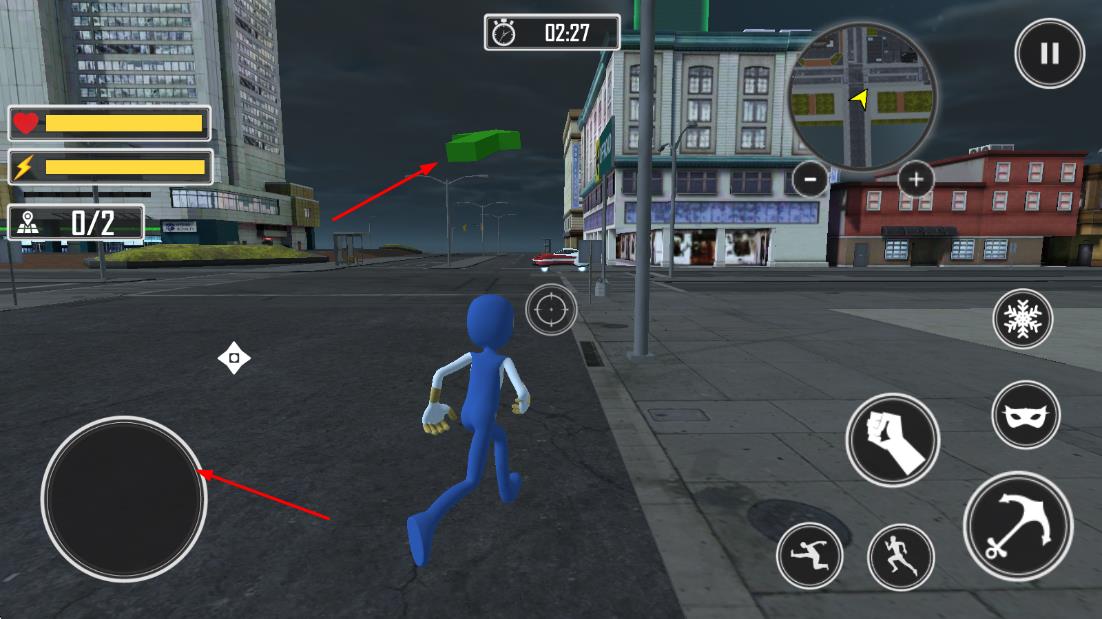This screenshot has height=619, width=1102.
Task: Click the circular city minimap
Action: point(862,97)
